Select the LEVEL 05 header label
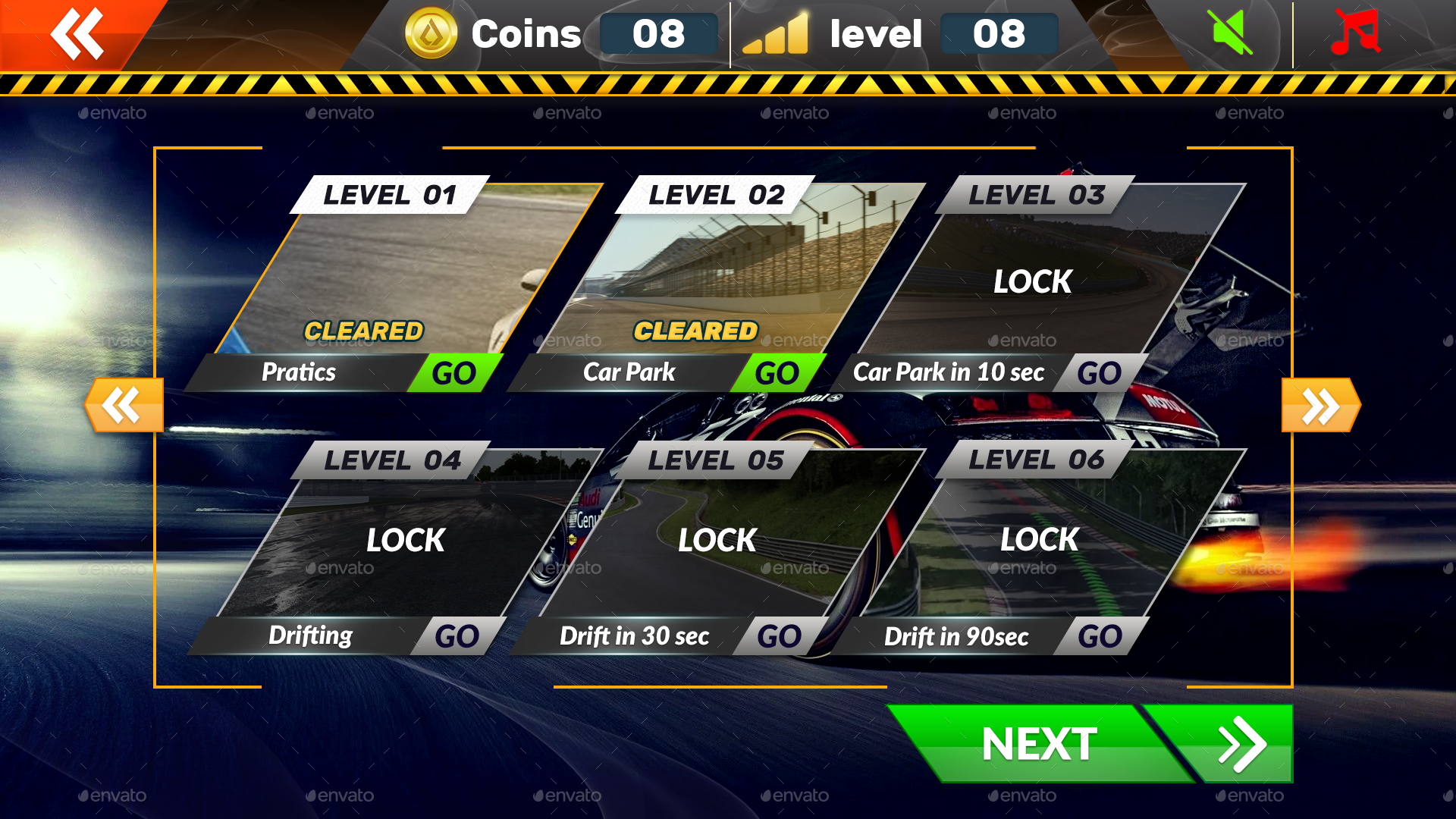Image resolution: width=1456 pixels, height=819 pixels. click(x=716, y=460)
